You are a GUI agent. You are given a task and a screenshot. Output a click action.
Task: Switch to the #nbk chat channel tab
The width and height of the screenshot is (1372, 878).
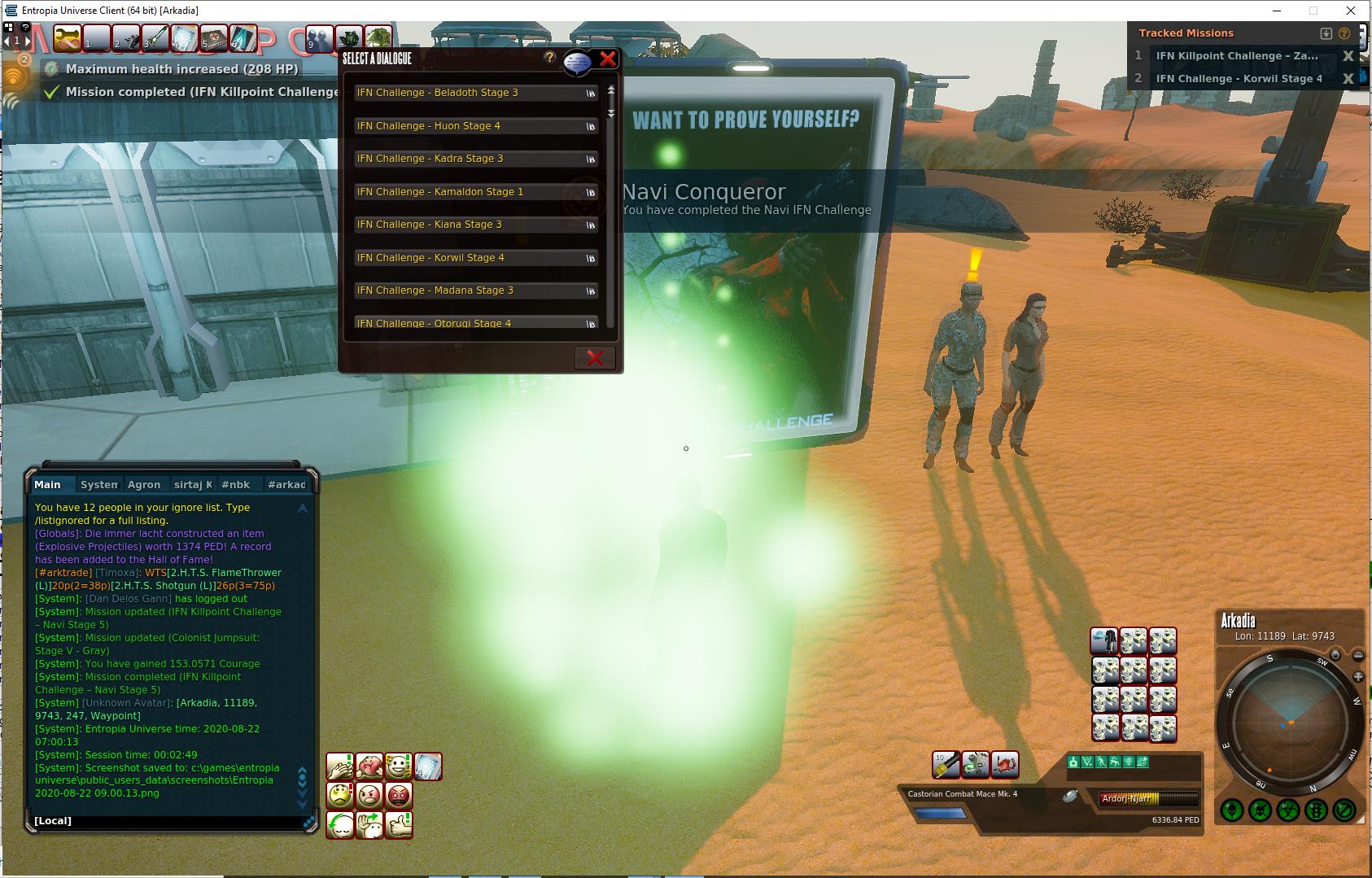pos(236,485)
